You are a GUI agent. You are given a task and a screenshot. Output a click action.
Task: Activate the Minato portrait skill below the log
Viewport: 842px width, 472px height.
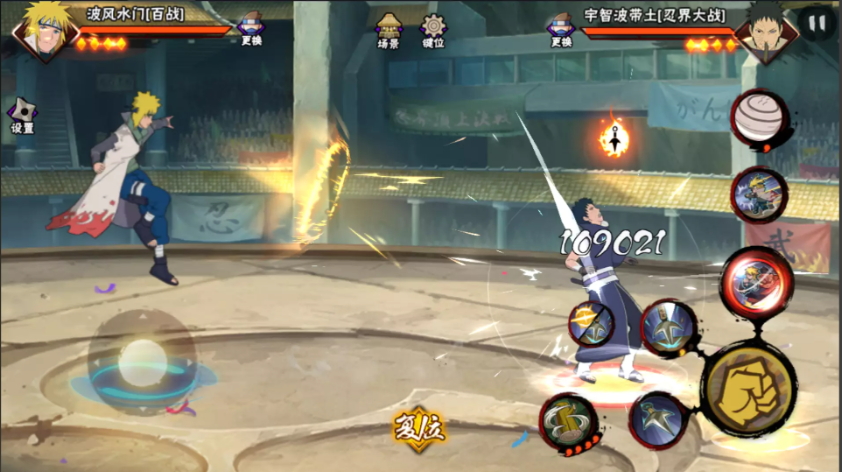[x=758, y=194]
